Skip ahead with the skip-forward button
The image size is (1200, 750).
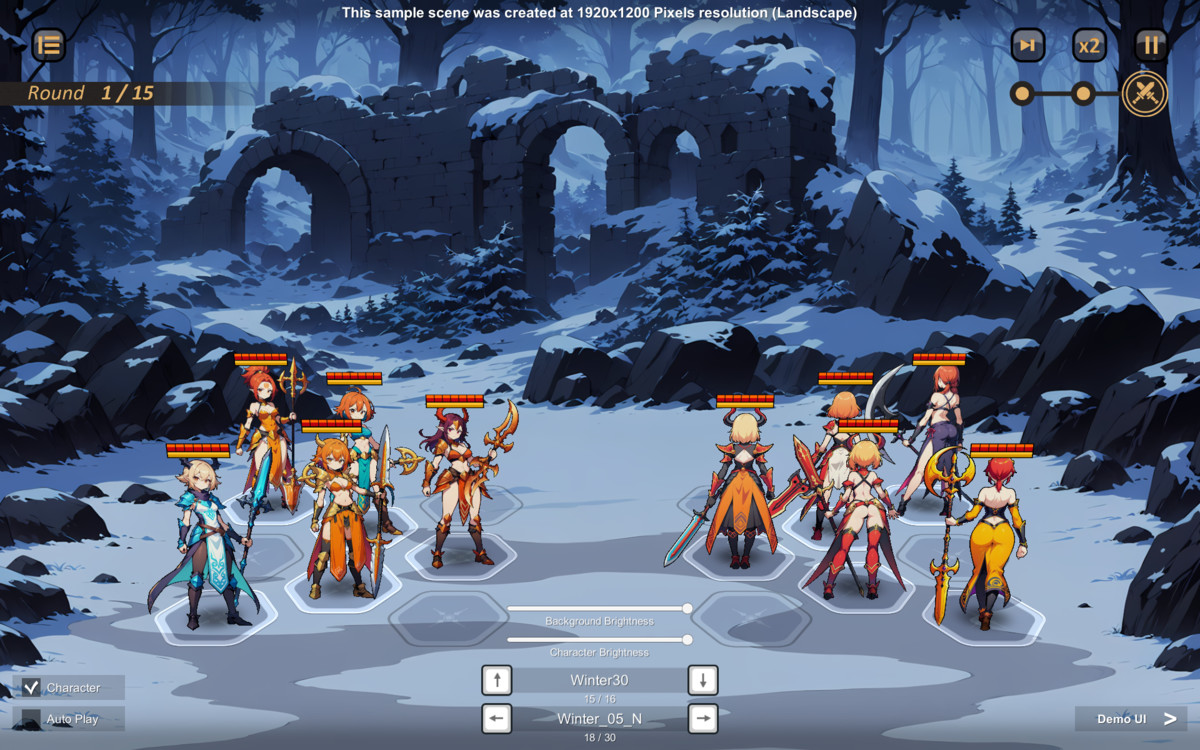(x=1027, y=45)
